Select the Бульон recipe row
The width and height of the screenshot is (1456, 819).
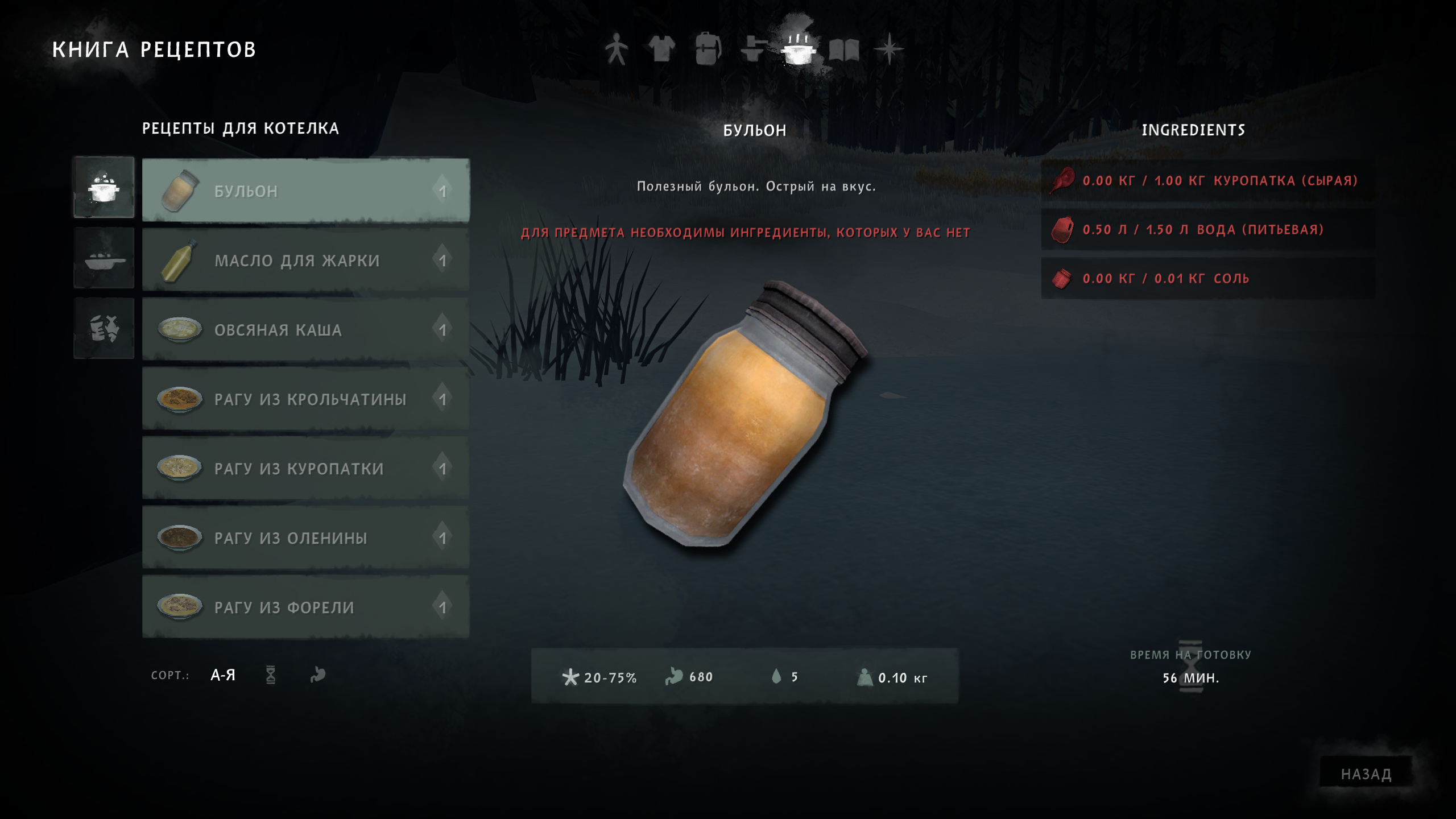pos(305,191)
